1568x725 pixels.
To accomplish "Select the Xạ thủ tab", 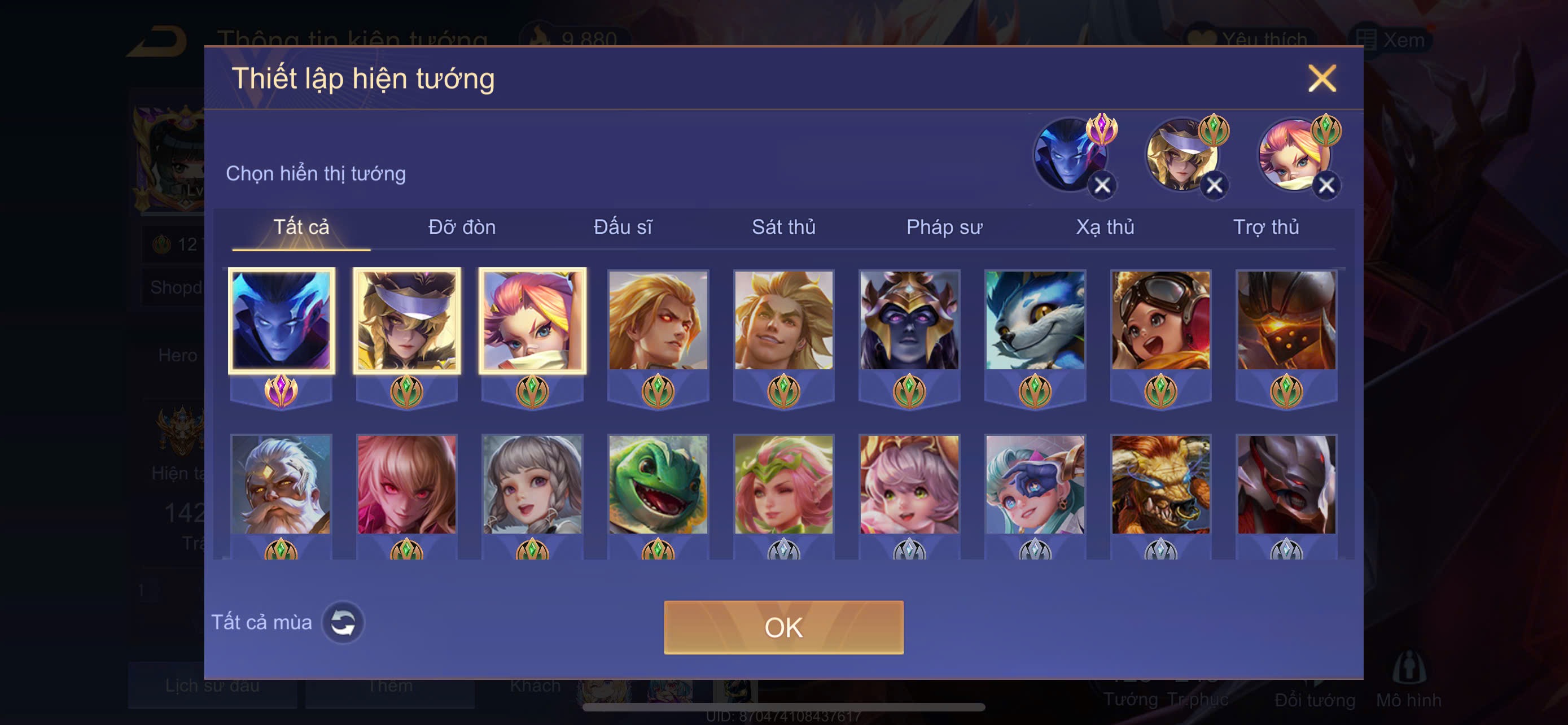I will coord(1105,227).
